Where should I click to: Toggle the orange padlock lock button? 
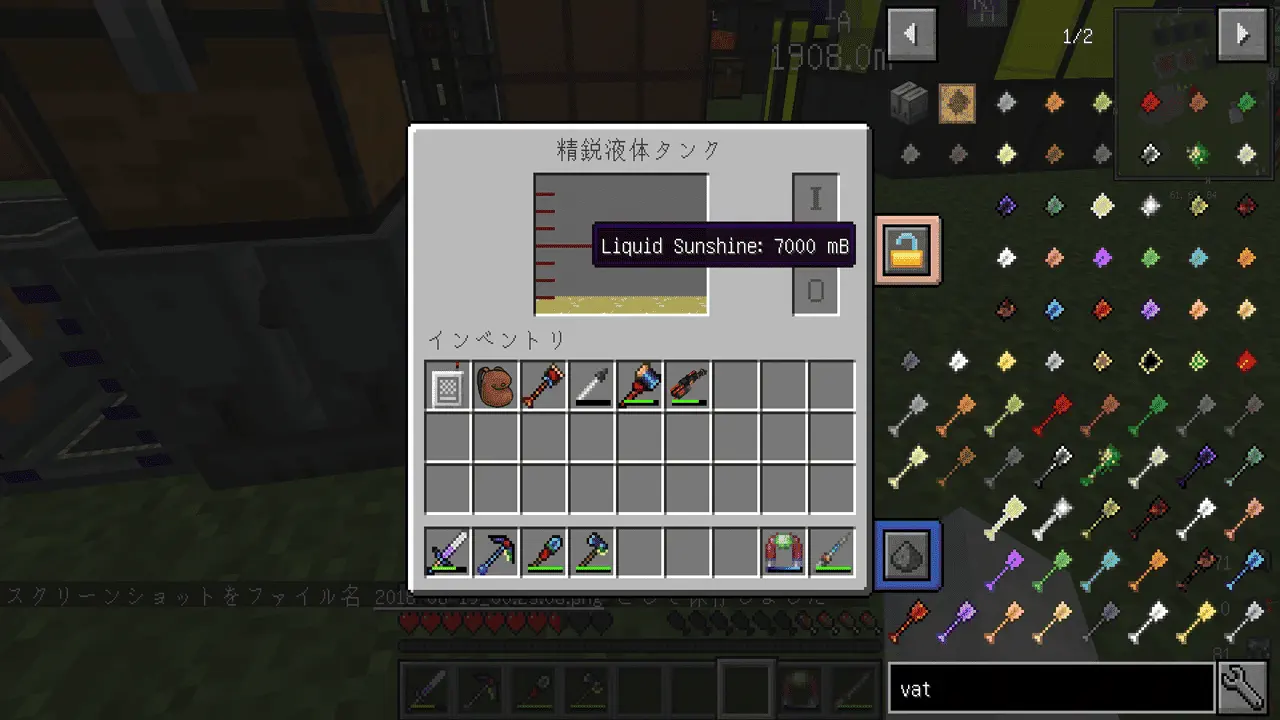[907, 250]
